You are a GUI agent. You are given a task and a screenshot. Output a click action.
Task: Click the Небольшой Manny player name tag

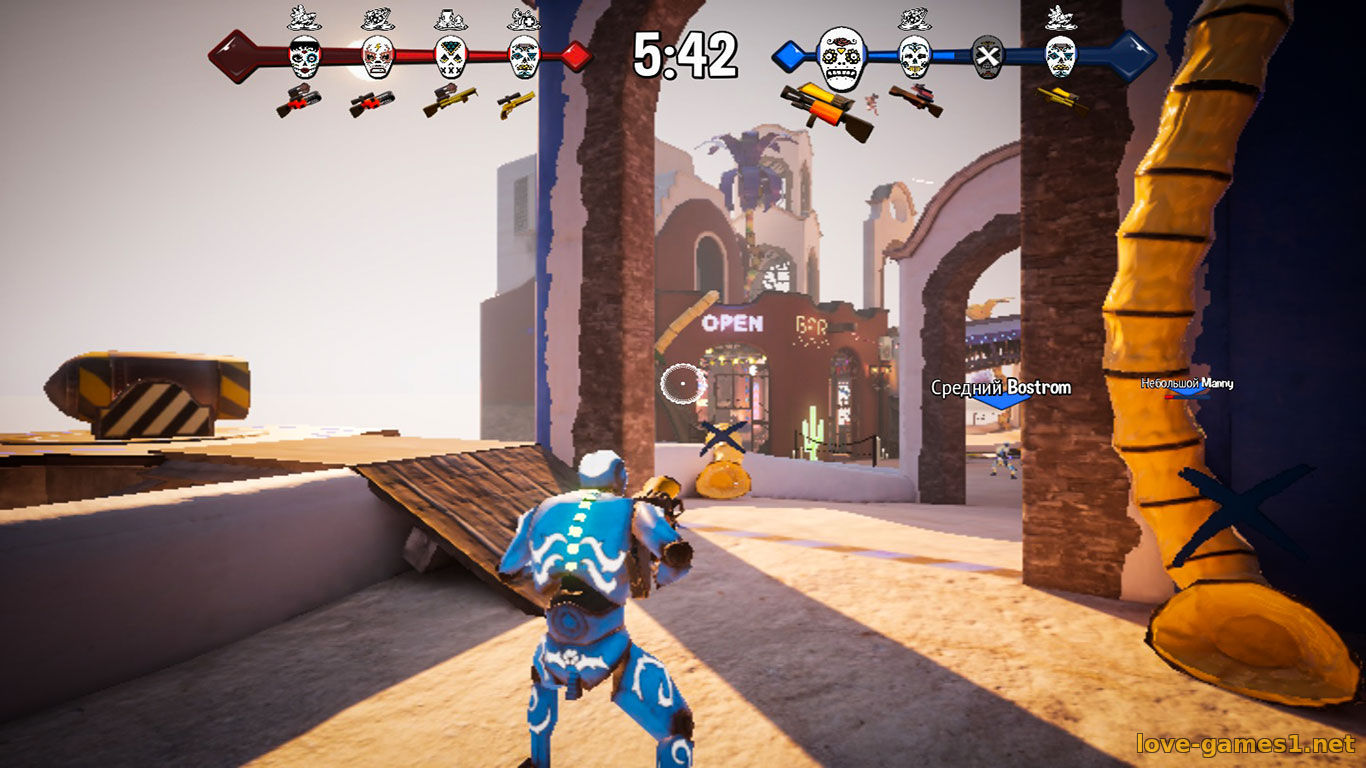[x=1187, y=383]
